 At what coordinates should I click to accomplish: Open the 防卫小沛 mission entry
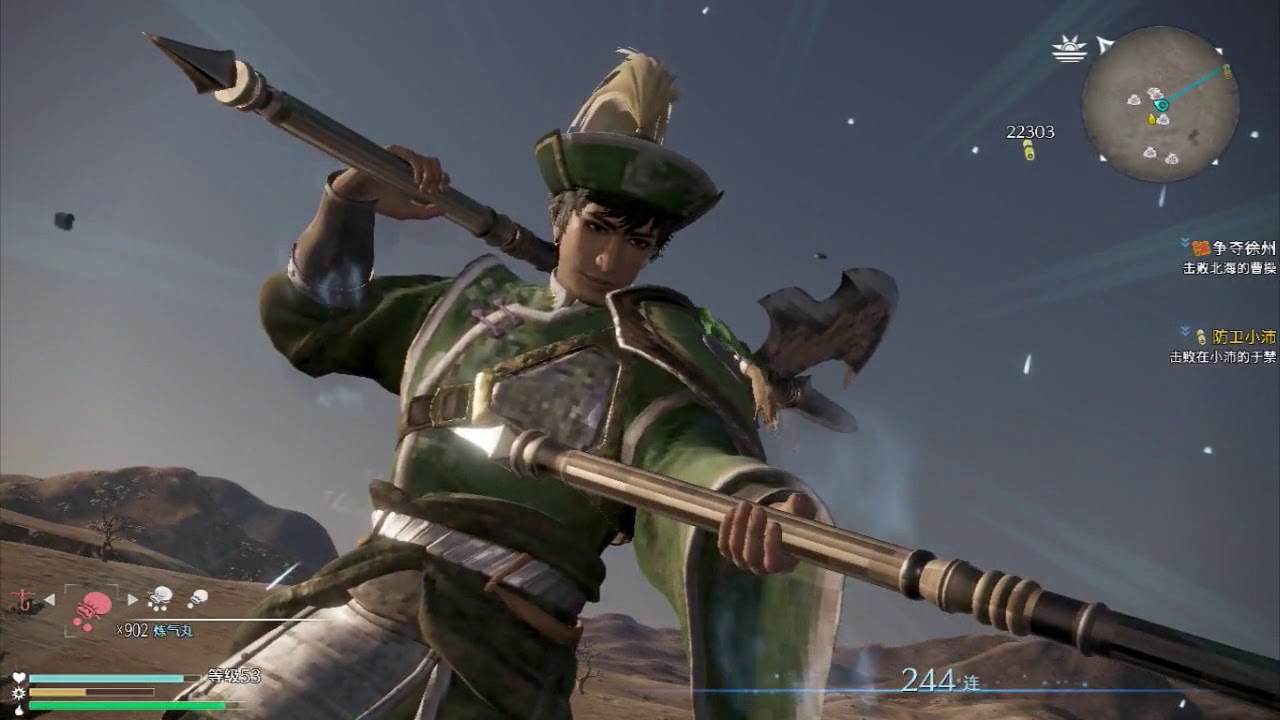(x=1243, y=338)
